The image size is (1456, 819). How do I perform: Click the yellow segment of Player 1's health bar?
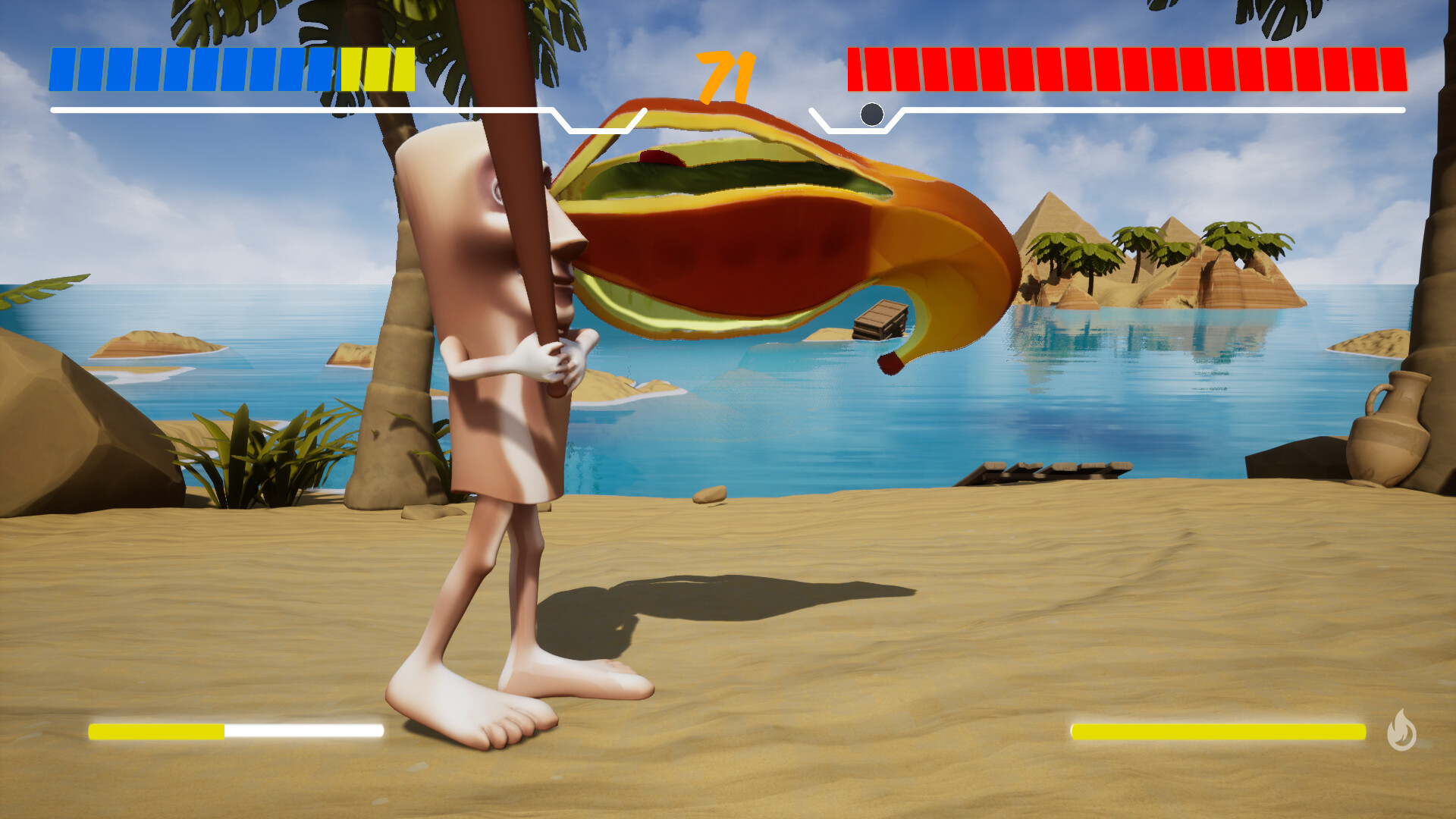coord(379,71)
